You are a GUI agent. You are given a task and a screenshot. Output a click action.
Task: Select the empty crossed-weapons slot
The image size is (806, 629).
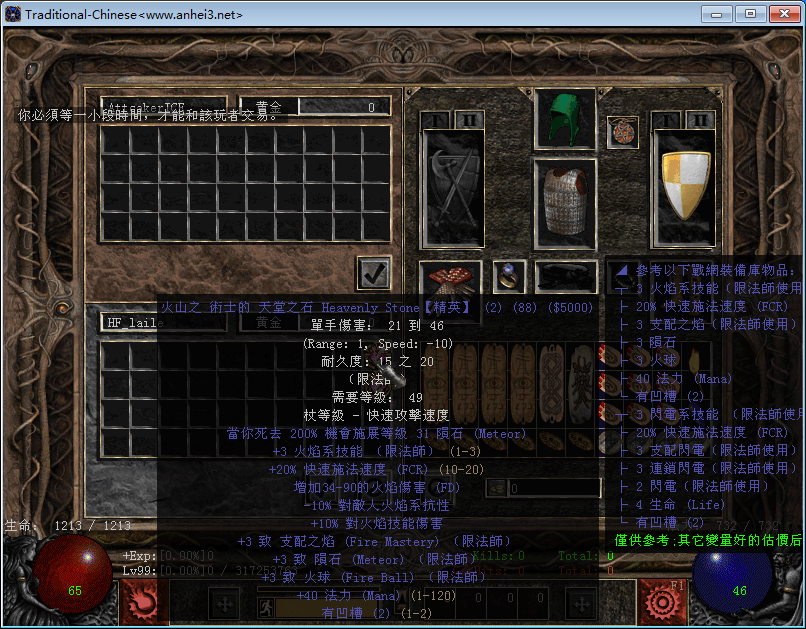(x=449, y=187)
